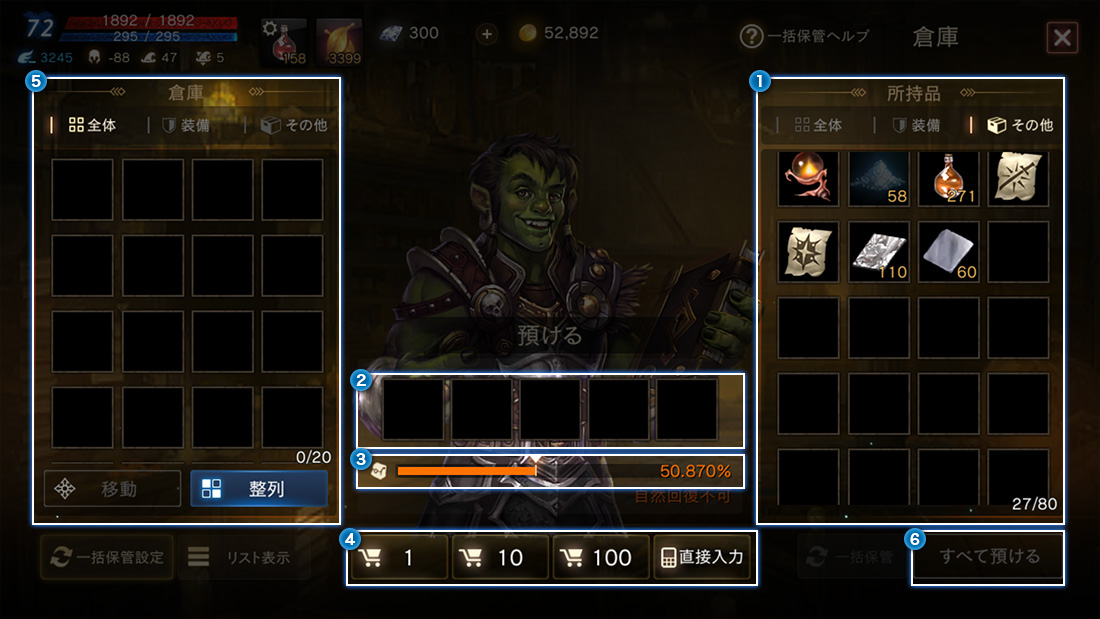Click the 移動 move button
Image resolution: width=1100 pixels, height=619 pixels.
112,489
